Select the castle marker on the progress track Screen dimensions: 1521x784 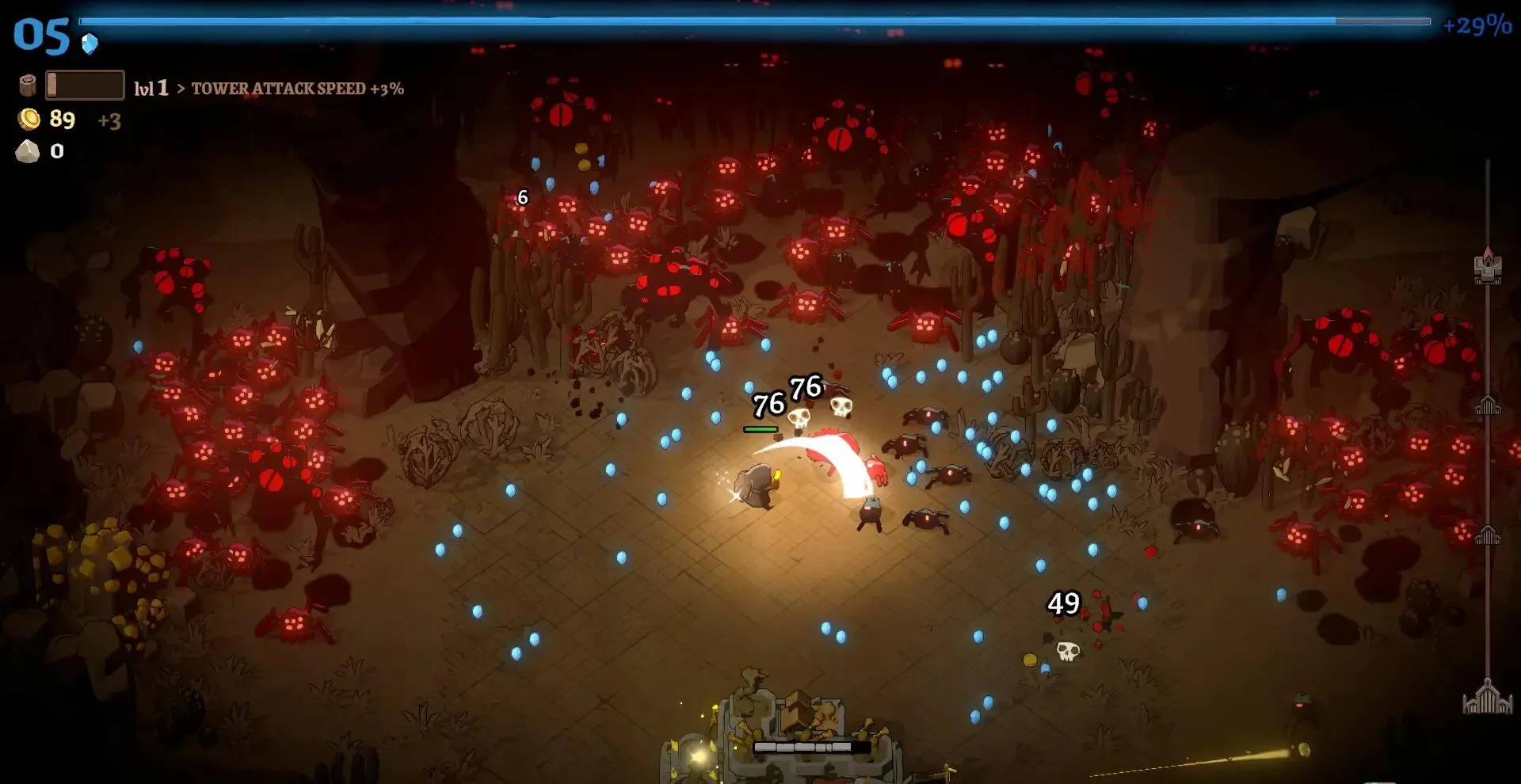tap(1488, 267)
